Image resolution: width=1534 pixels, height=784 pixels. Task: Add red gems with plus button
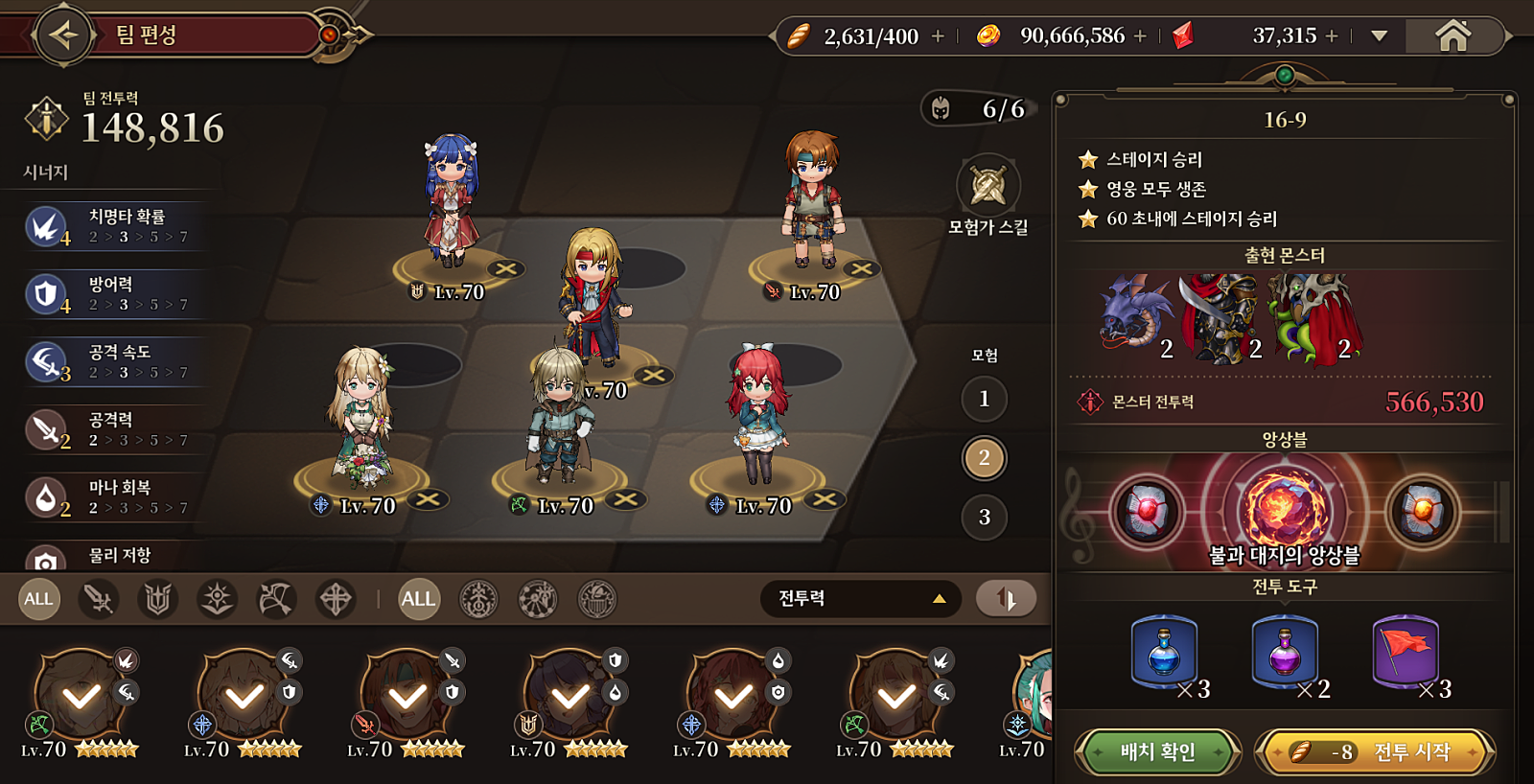coord(1332,36)
